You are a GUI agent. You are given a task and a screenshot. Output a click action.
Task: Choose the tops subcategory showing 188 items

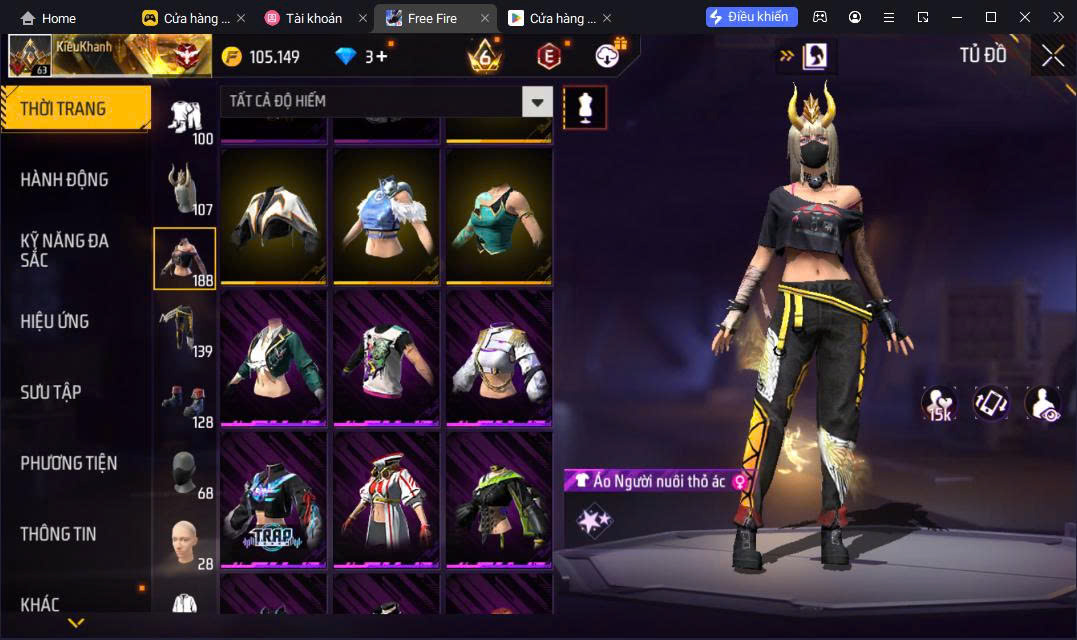(184, 258)
